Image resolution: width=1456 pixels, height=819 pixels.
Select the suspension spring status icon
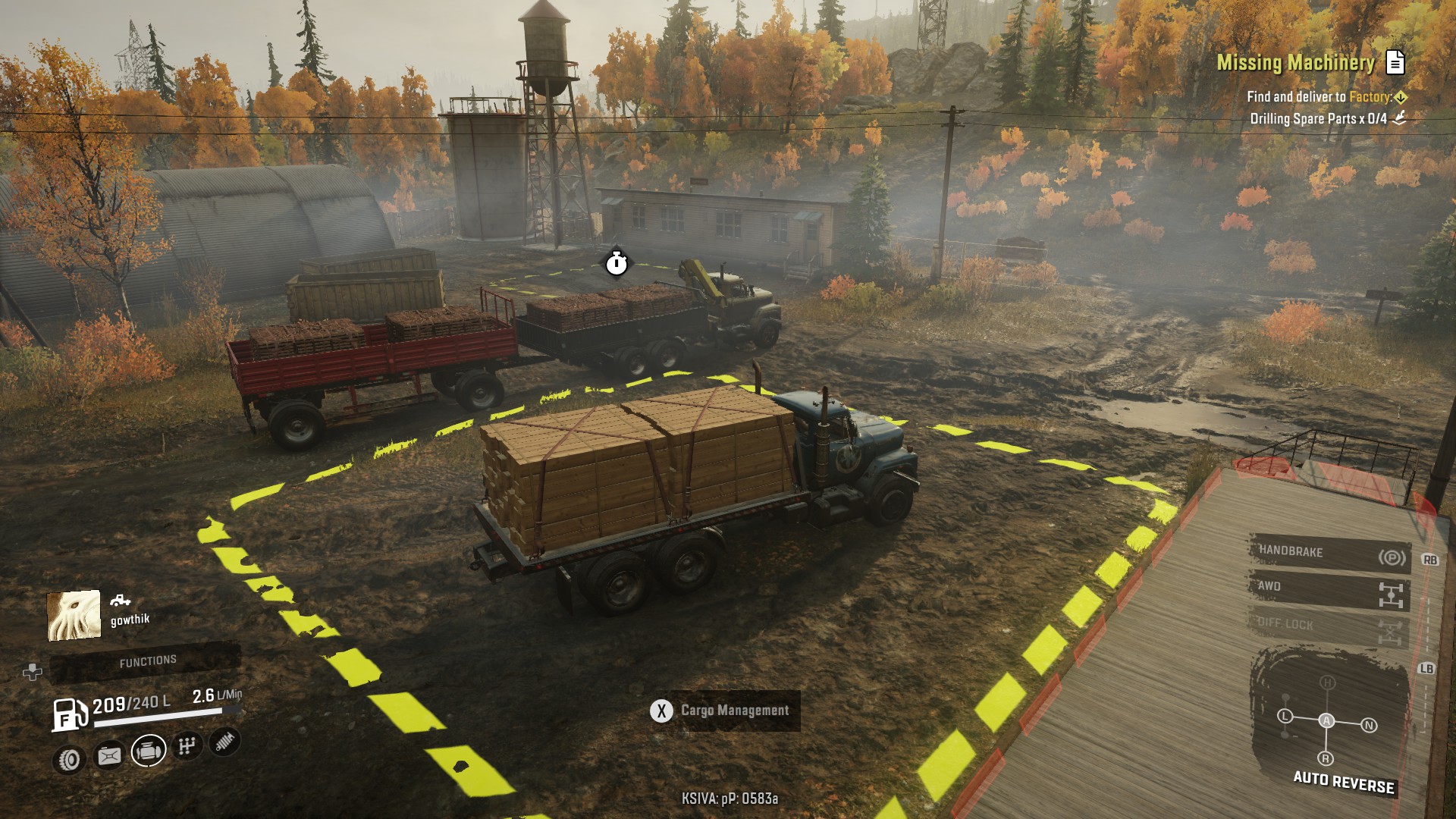[224, 742]
